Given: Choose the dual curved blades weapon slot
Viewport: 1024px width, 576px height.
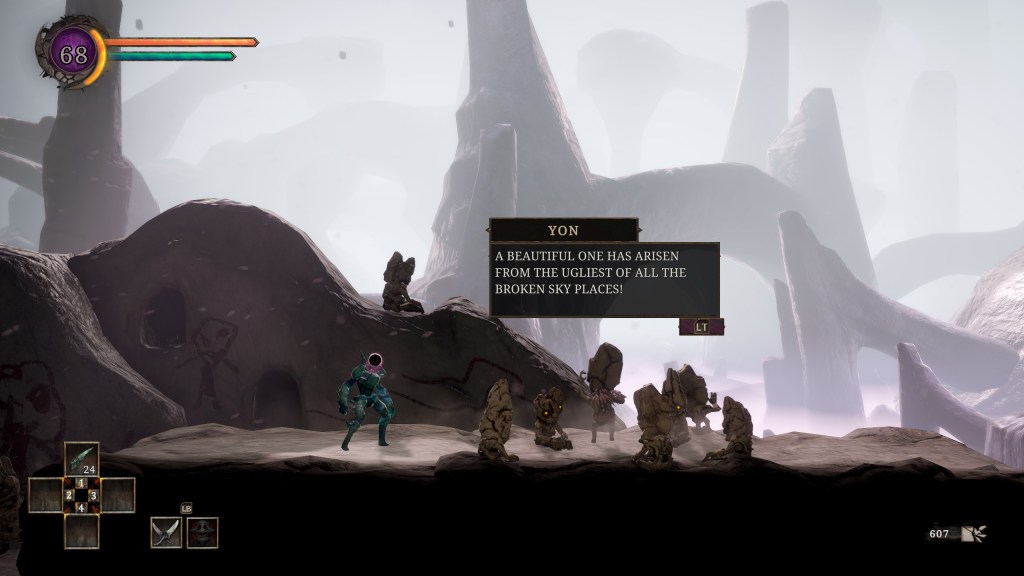Looking at the screenshot, I should point(166,532).
